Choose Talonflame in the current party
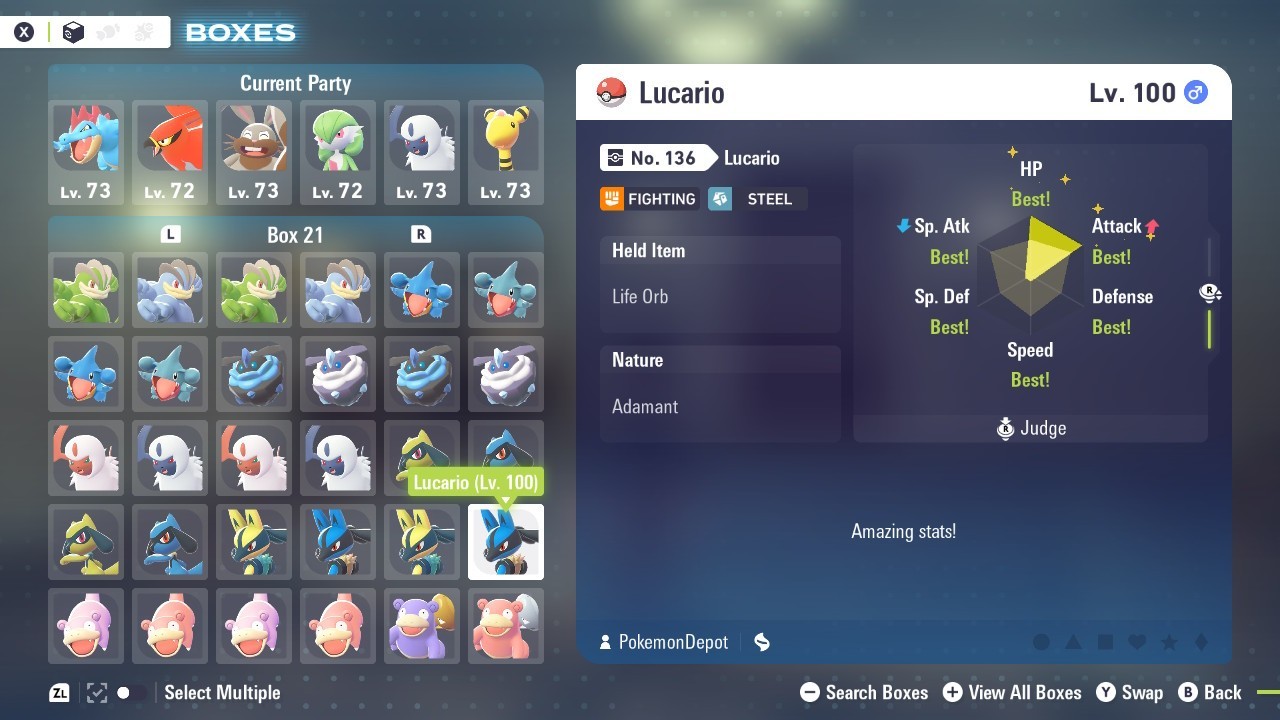 (170, 152)
